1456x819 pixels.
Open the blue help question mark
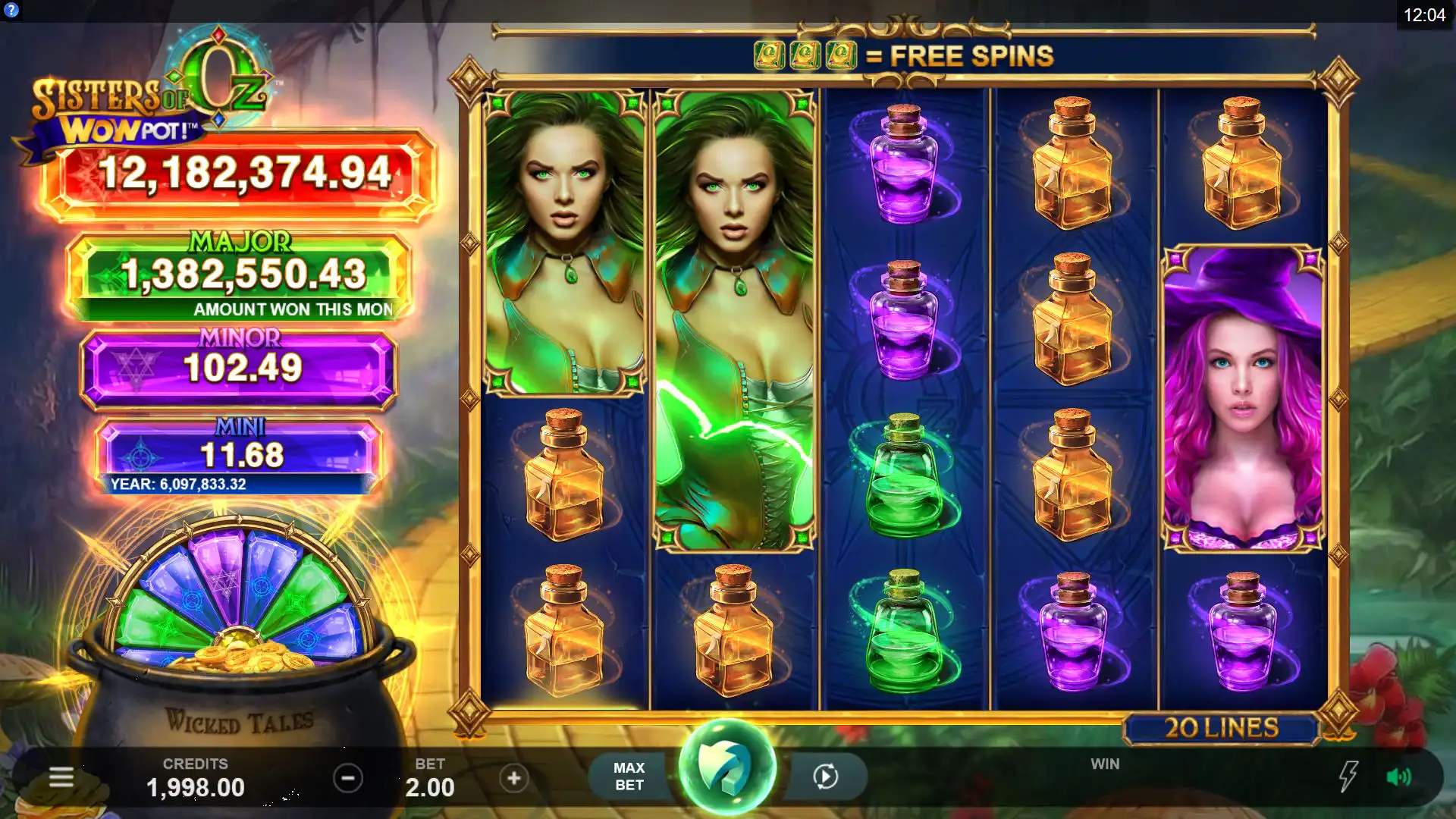pyautogui.click(x=11, y=11)
